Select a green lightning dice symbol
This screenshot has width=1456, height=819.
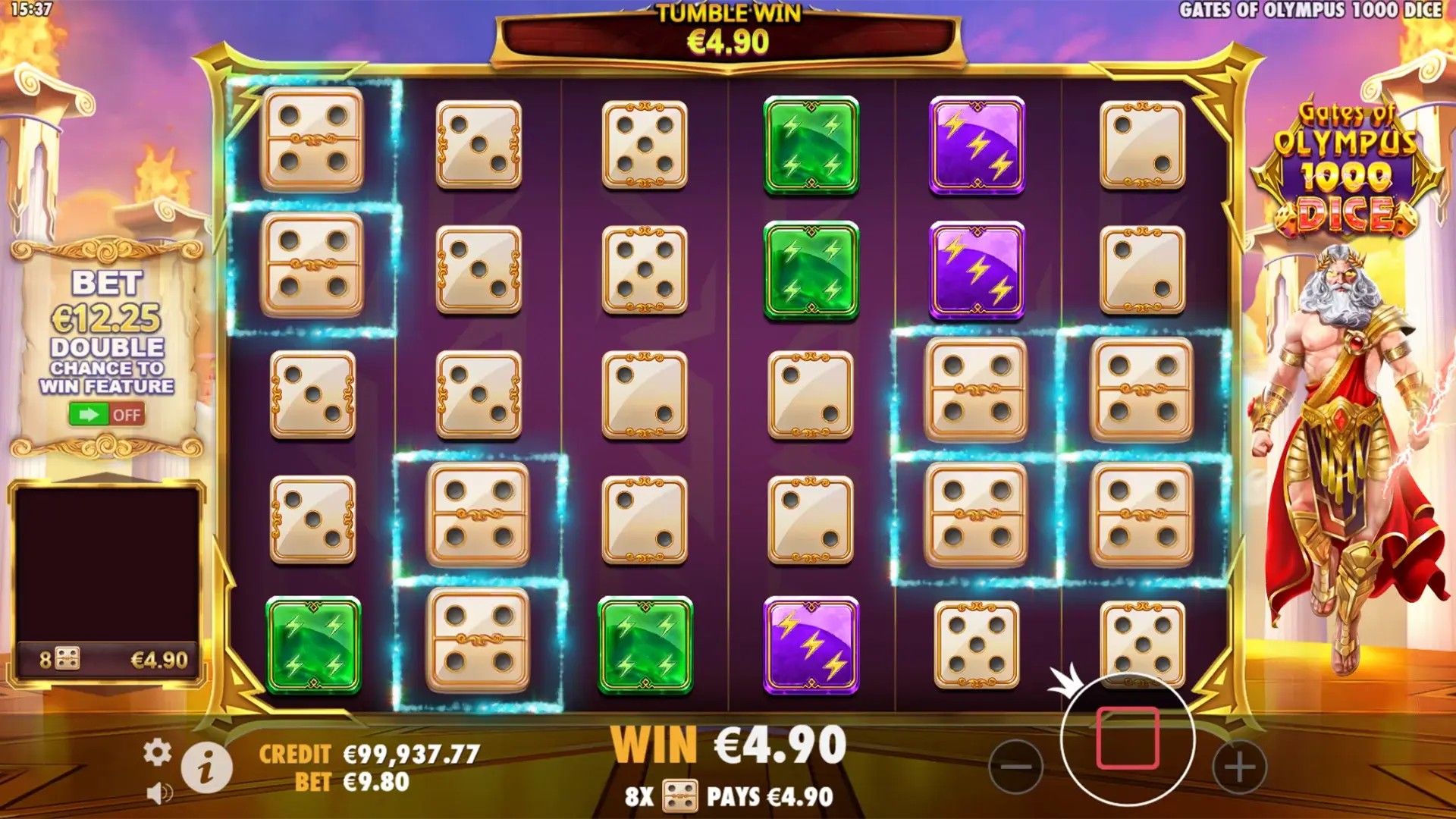pos(811,144)
